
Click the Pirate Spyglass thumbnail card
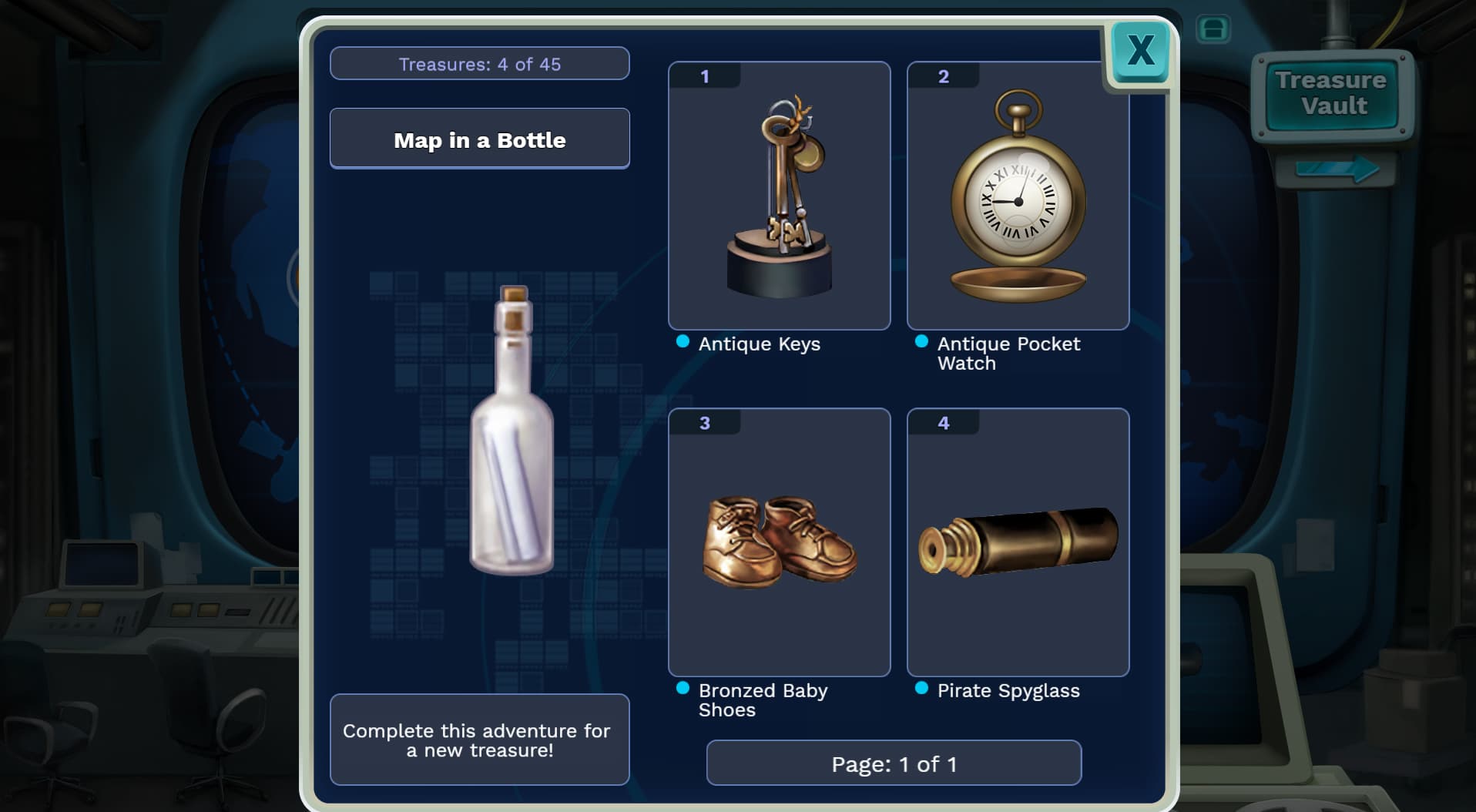pyautogui.click(x=1018, y=542)
